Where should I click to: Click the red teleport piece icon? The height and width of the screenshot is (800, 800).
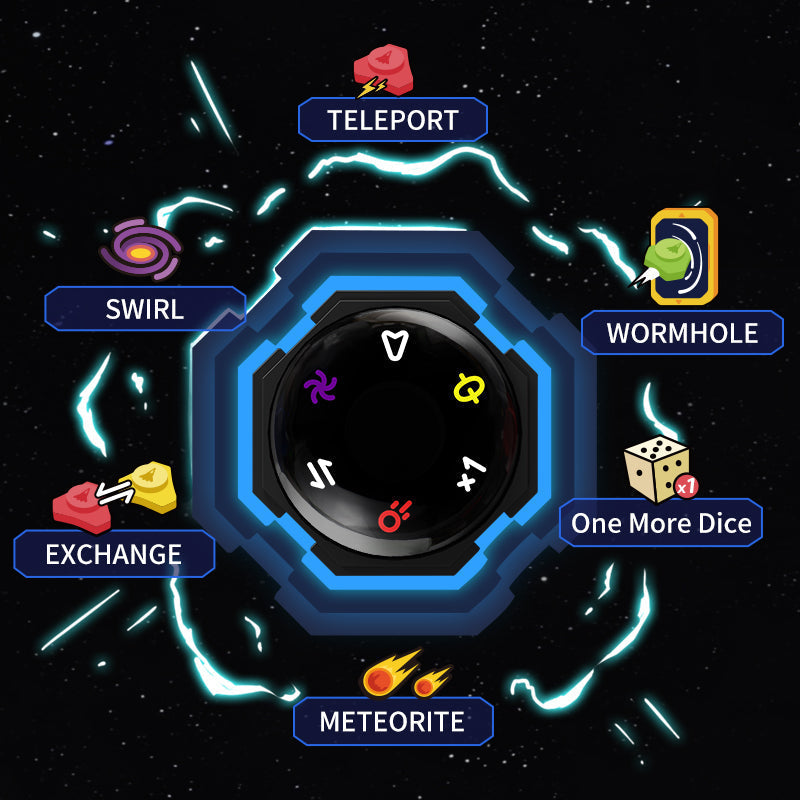coord(384,70)
